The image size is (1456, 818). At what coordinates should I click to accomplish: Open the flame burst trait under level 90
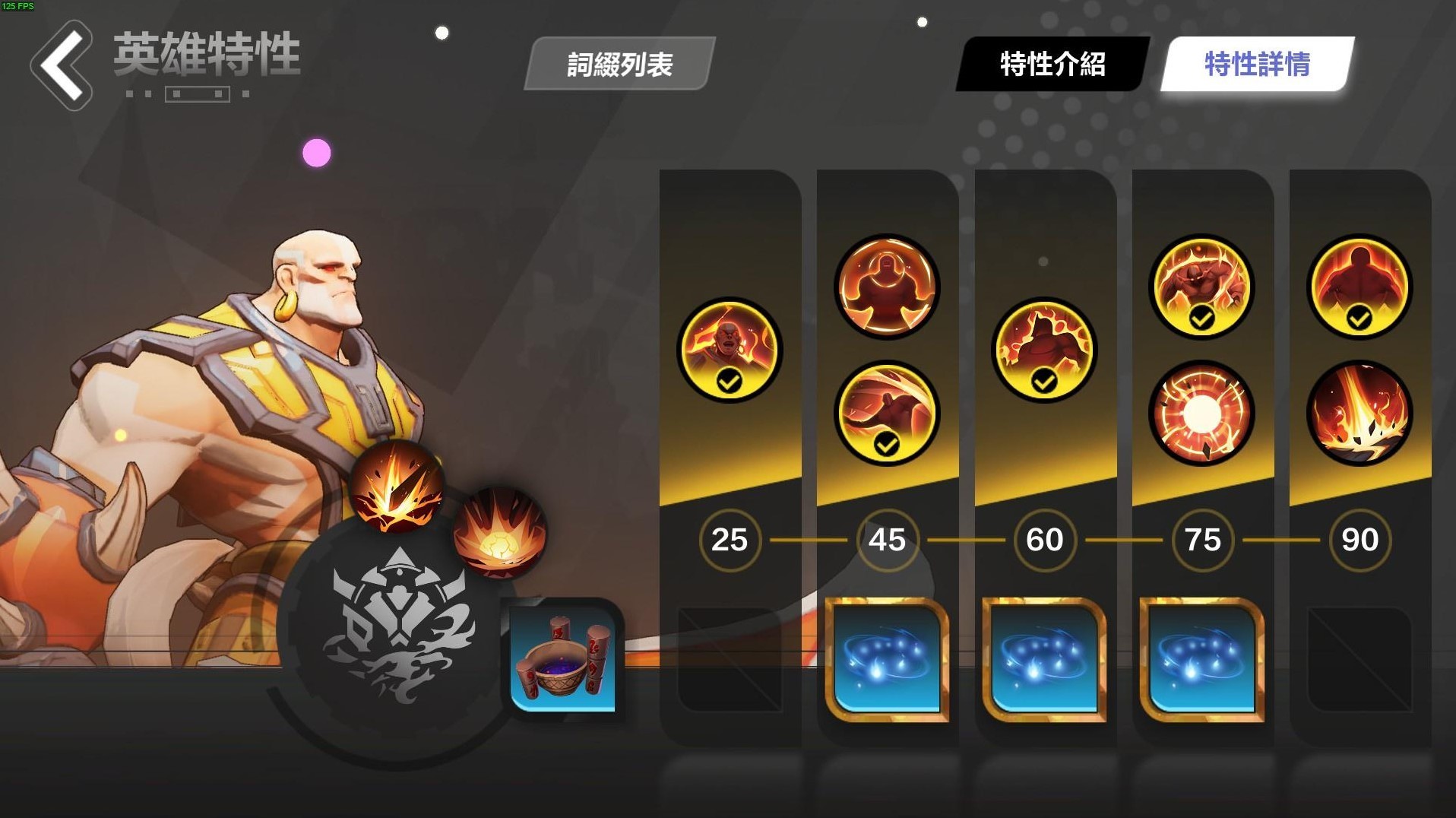click(1357, 413)
